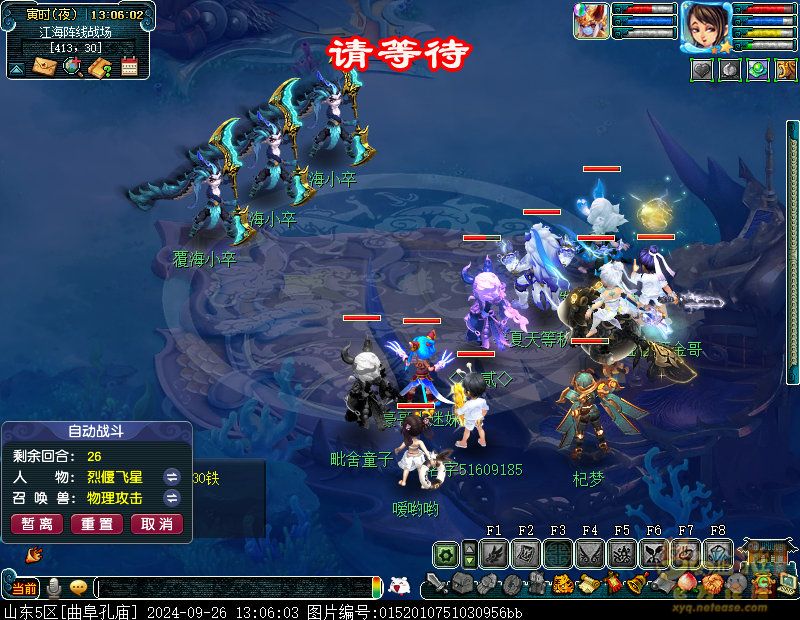Change the summon action next to 物理攻击
The width and height of the screenshot is (800, 620).
coord(172,498)
